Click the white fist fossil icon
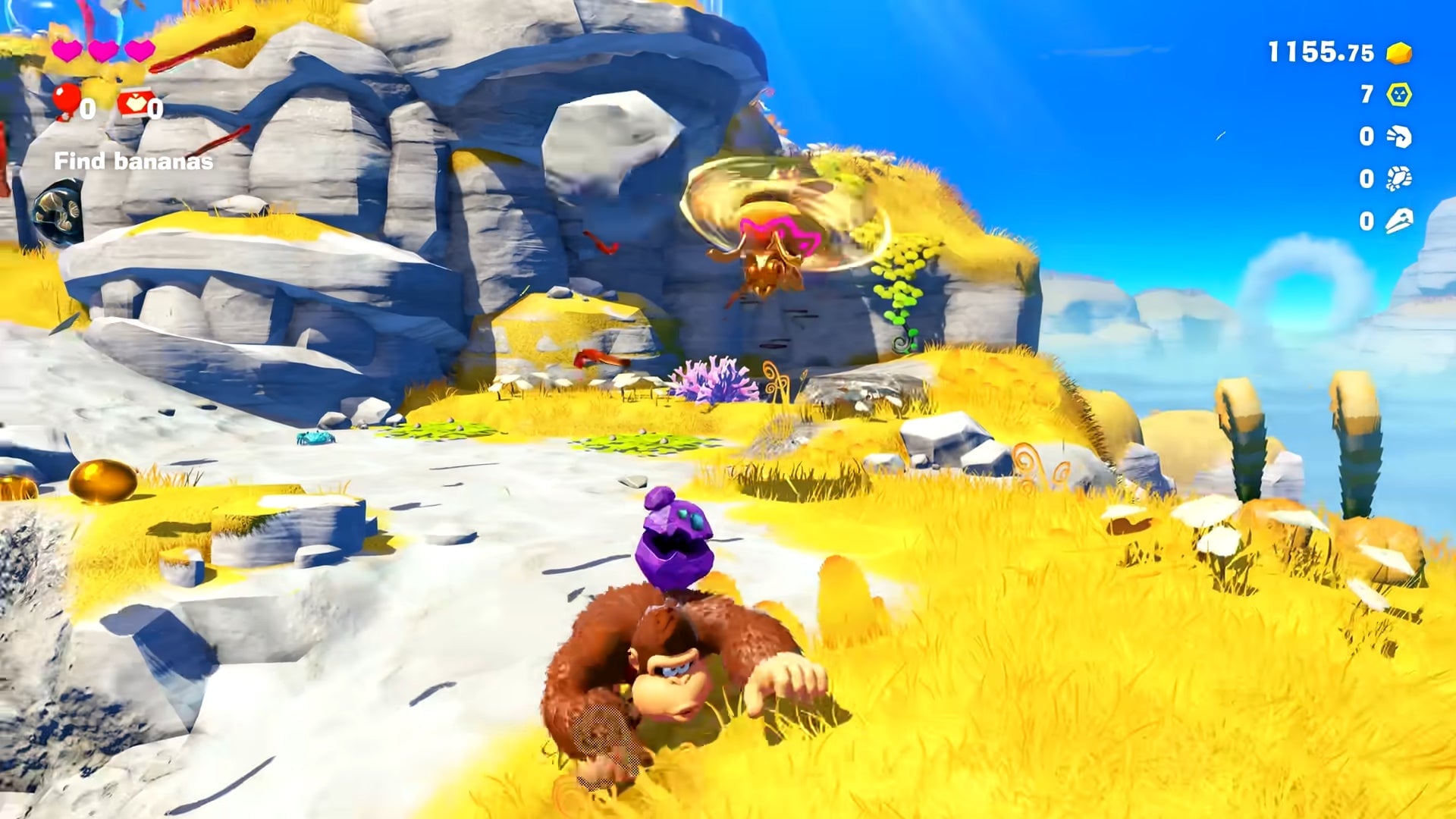Screen dimensions: 1456x819 pos(1399,135)
